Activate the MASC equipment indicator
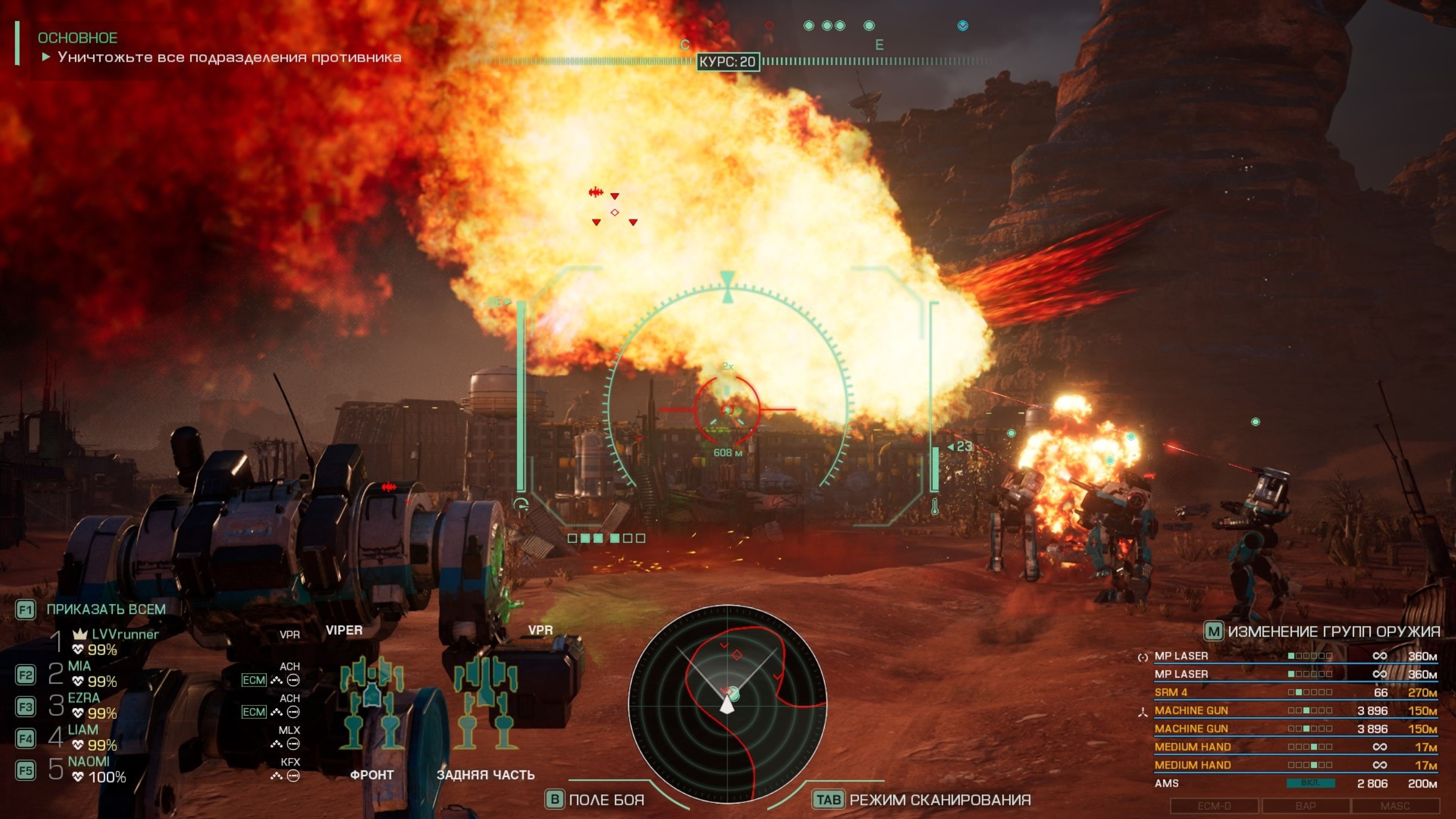The height and width of the screenshot is (819, 1456). tap(1395, 806)
